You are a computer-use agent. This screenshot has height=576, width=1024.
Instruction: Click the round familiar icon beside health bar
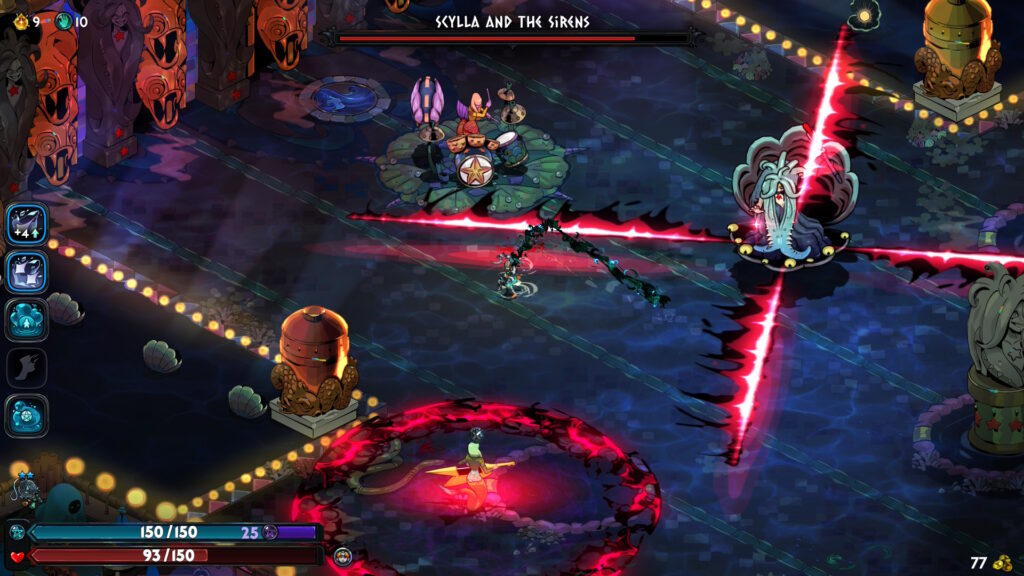coord(343,556)
